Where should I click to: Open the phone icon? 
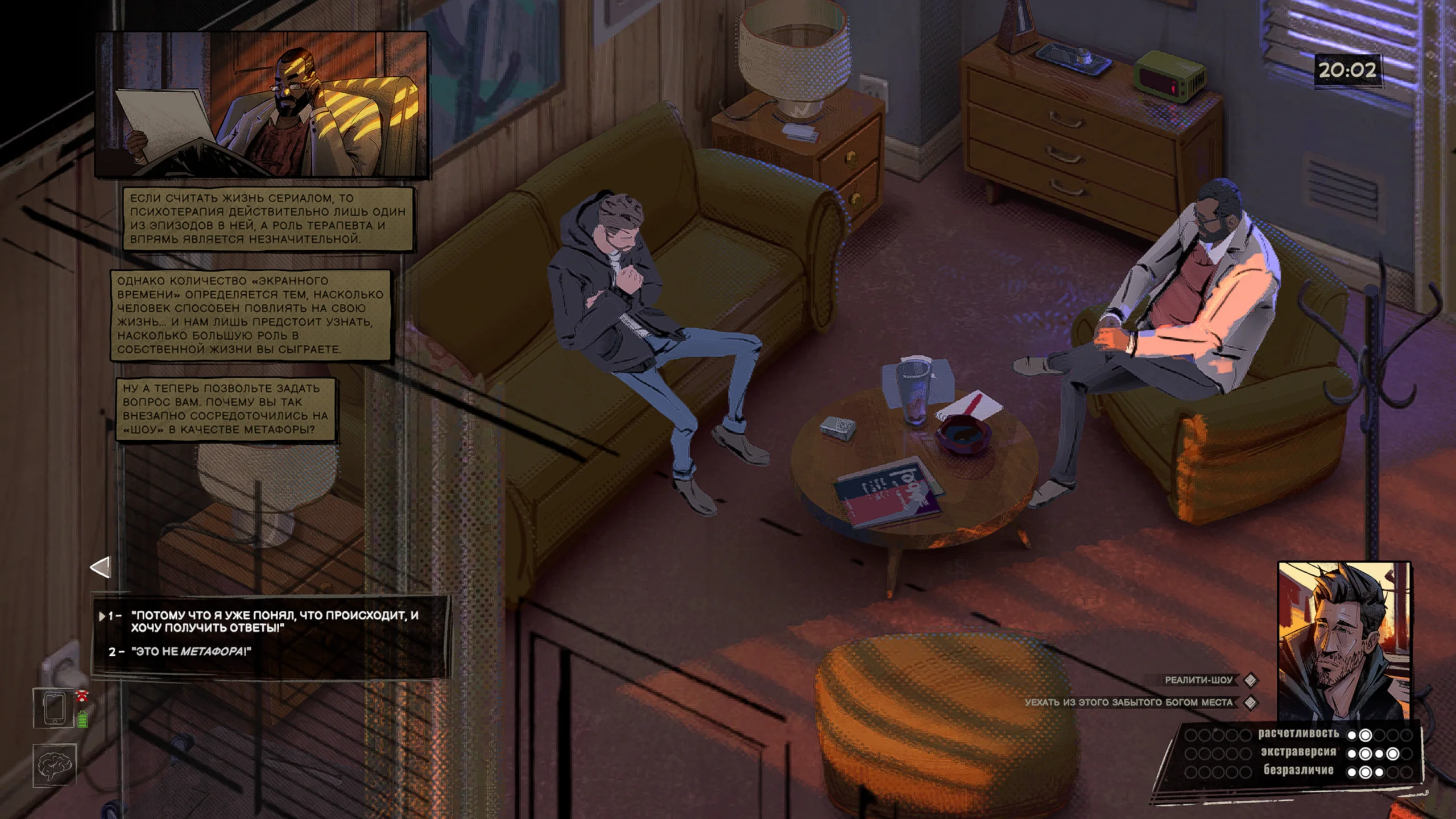(54, 708)
